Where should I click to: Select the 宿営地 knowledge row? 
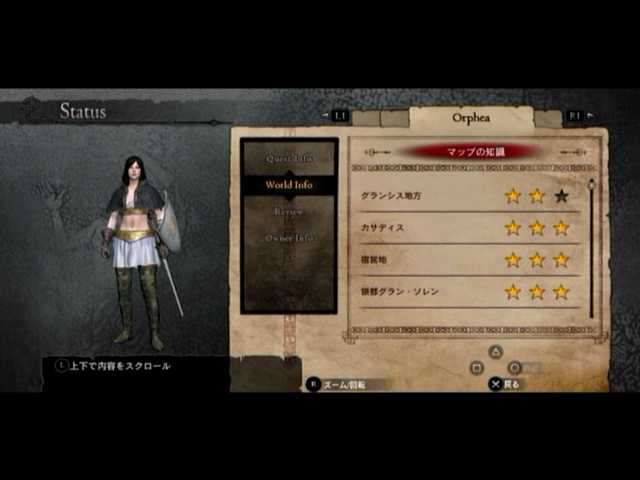pyautogui.click(x=465, y=259)
